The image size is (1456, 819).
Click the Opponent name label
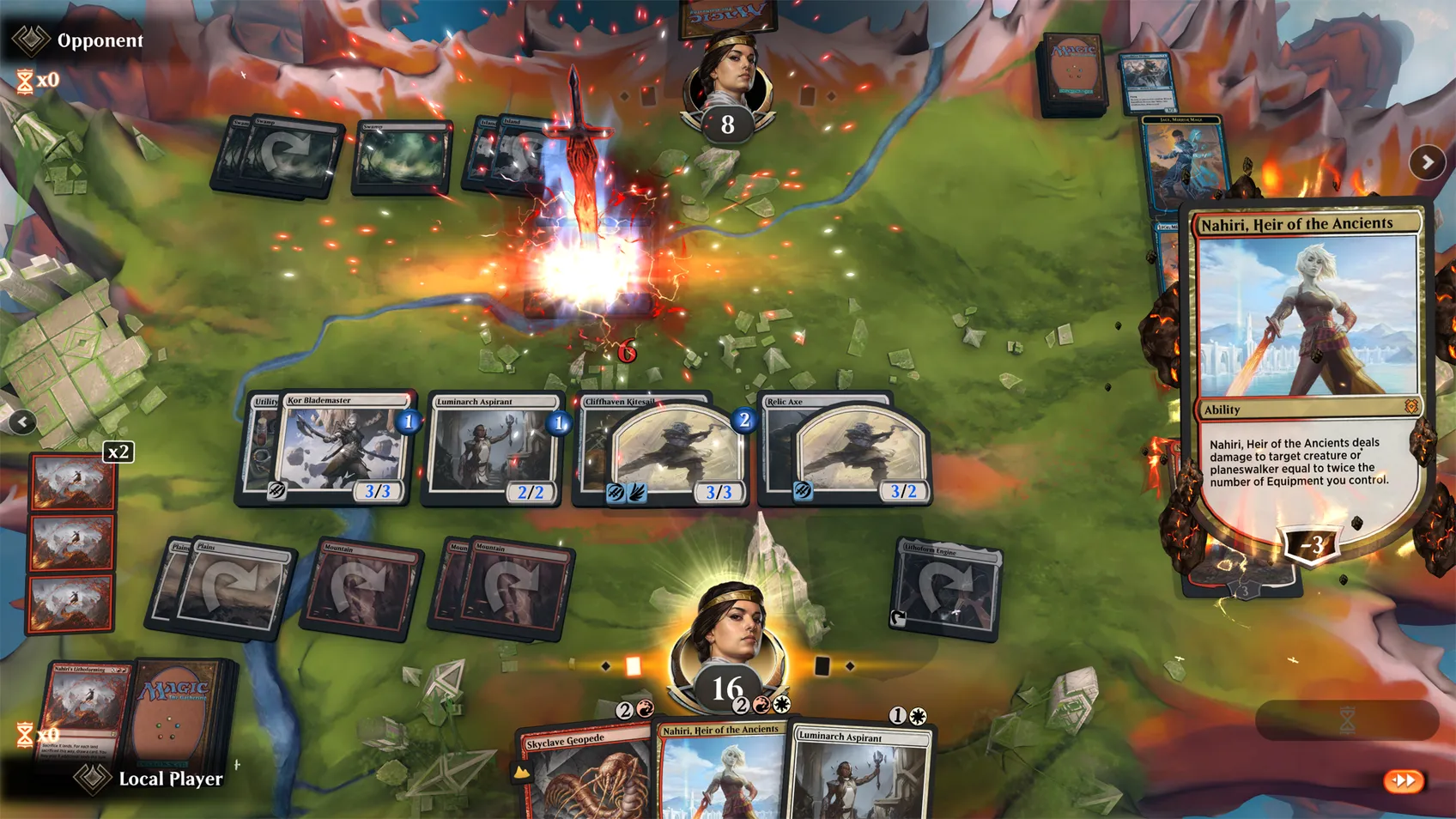tap(100, 40)
